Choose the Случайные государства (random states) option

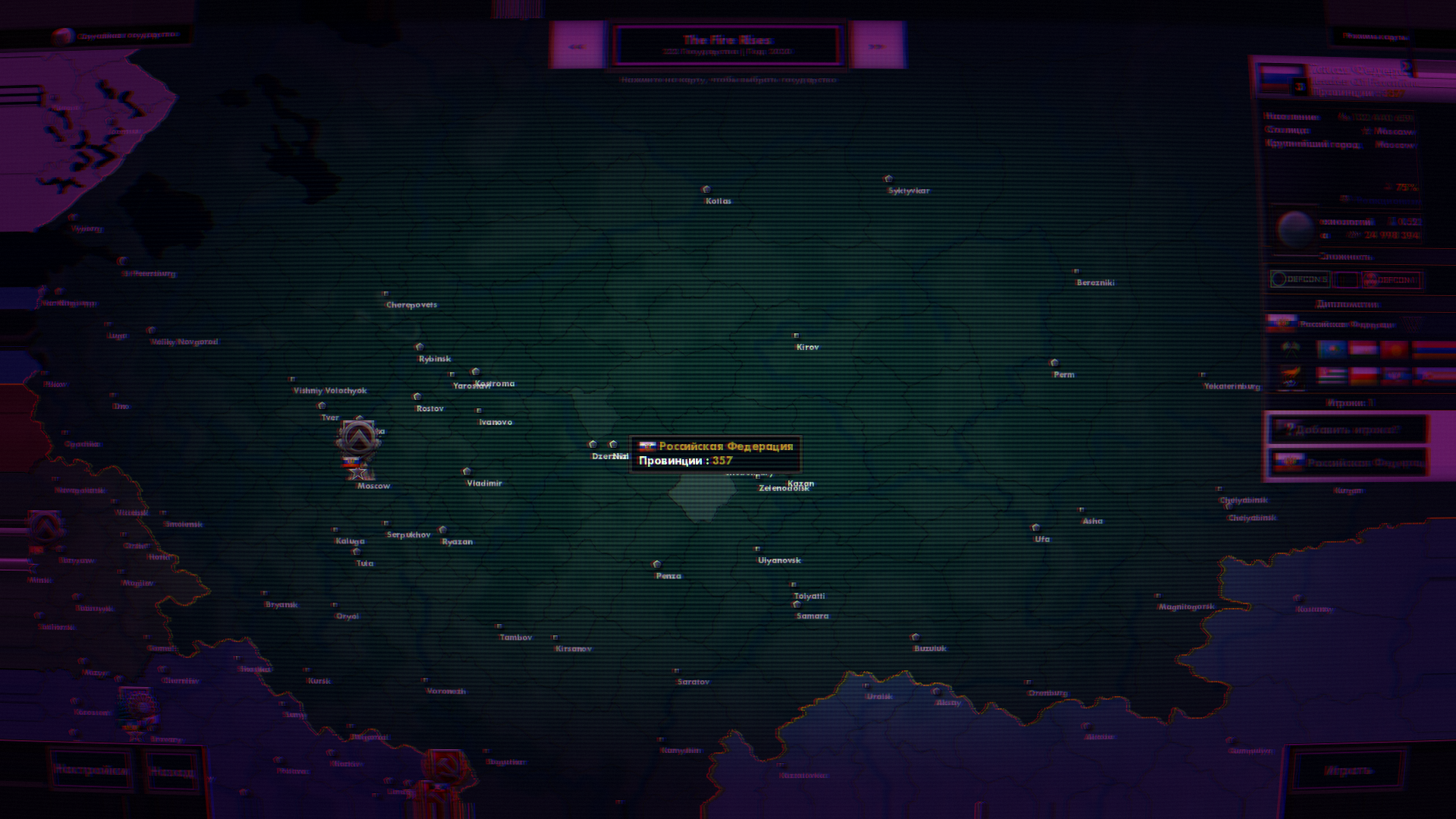click(x=121, y=35)
